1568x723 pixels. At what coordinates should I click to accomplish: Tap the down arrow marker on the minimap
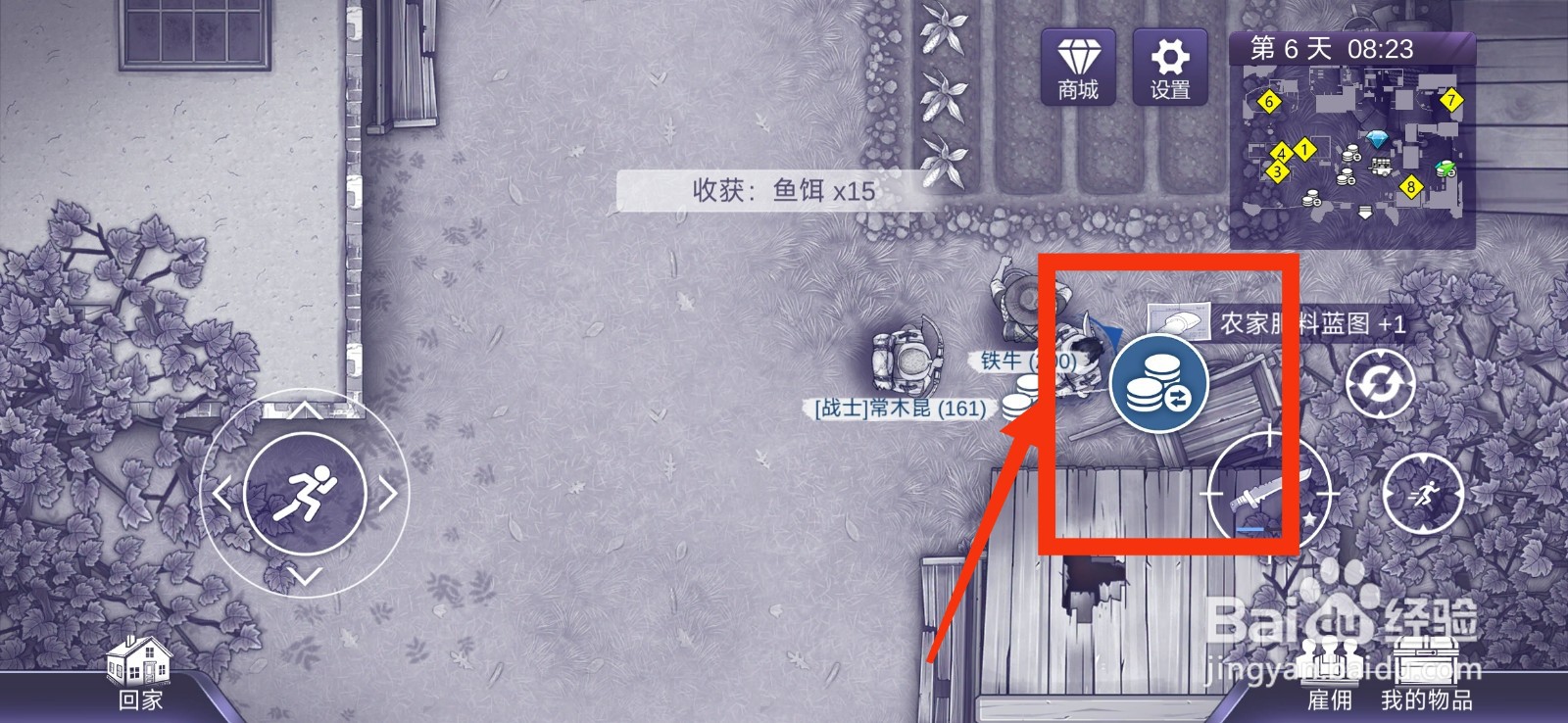(x=1364, y=212)
